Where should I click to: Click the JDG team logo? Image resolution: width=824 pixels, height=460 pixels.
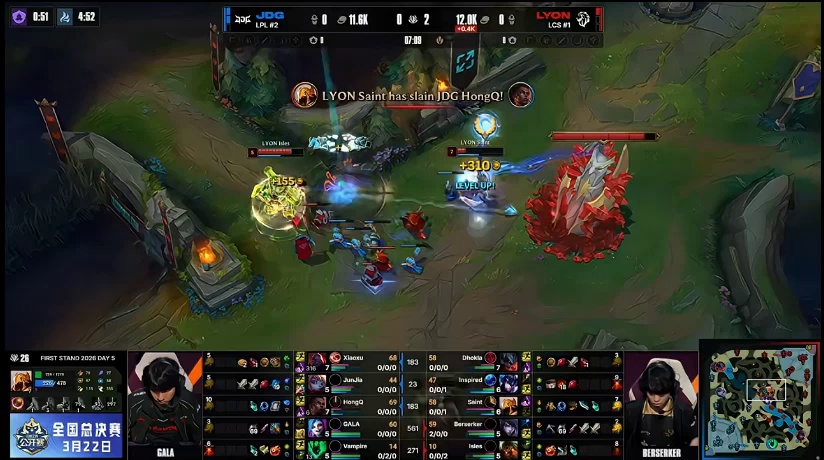pyautogui.click(x=241, y=17)
